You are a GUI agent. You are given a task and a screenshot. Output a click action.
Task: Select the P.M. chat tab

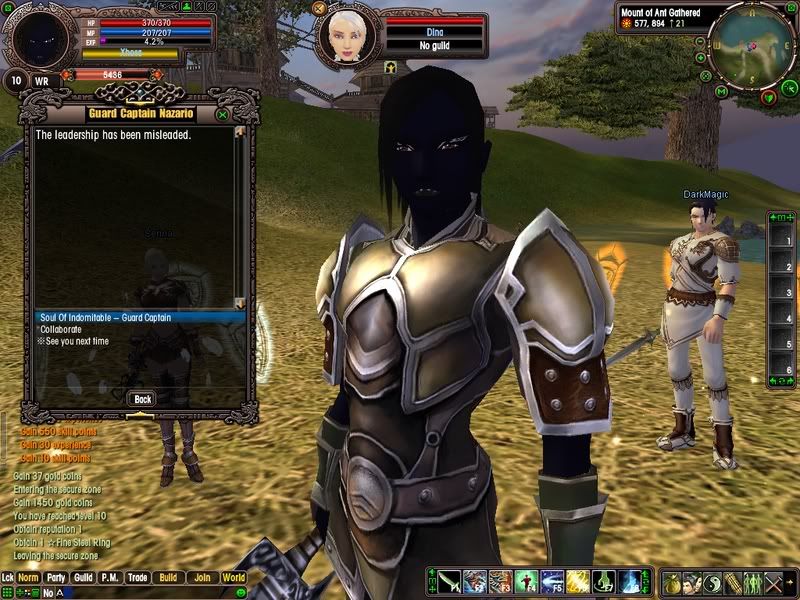(x=111, y=578)
